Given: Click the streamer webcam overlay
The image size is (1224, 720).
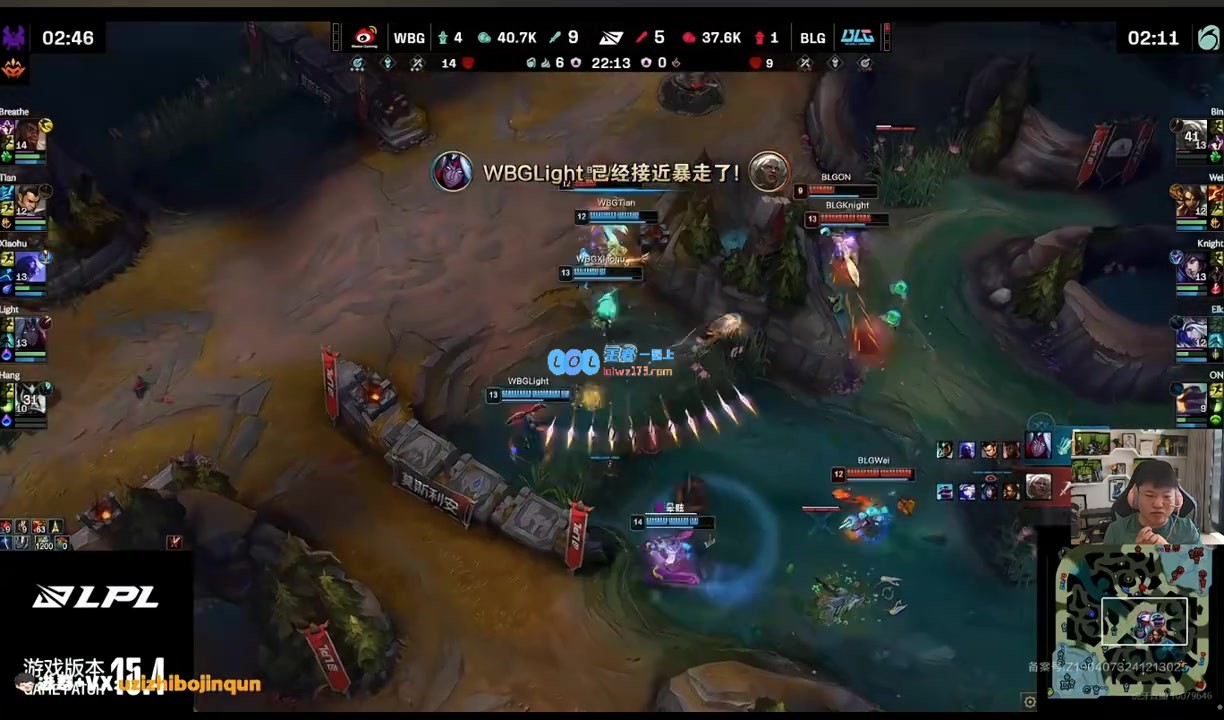Looking at the screenshot, I should [x=1146, y=487].
